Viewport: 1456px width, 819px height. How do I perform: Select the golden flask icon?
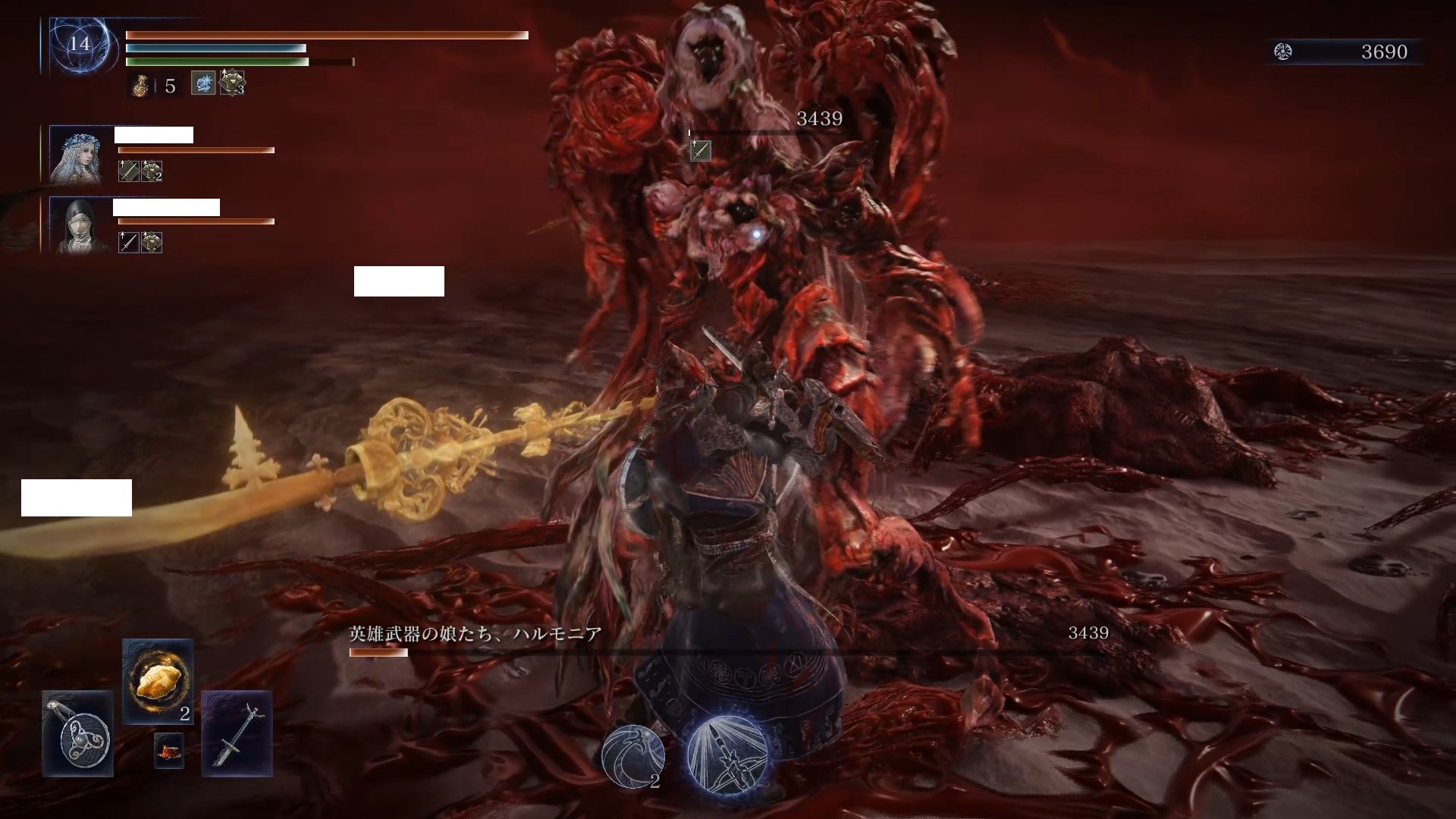[141, 86]
